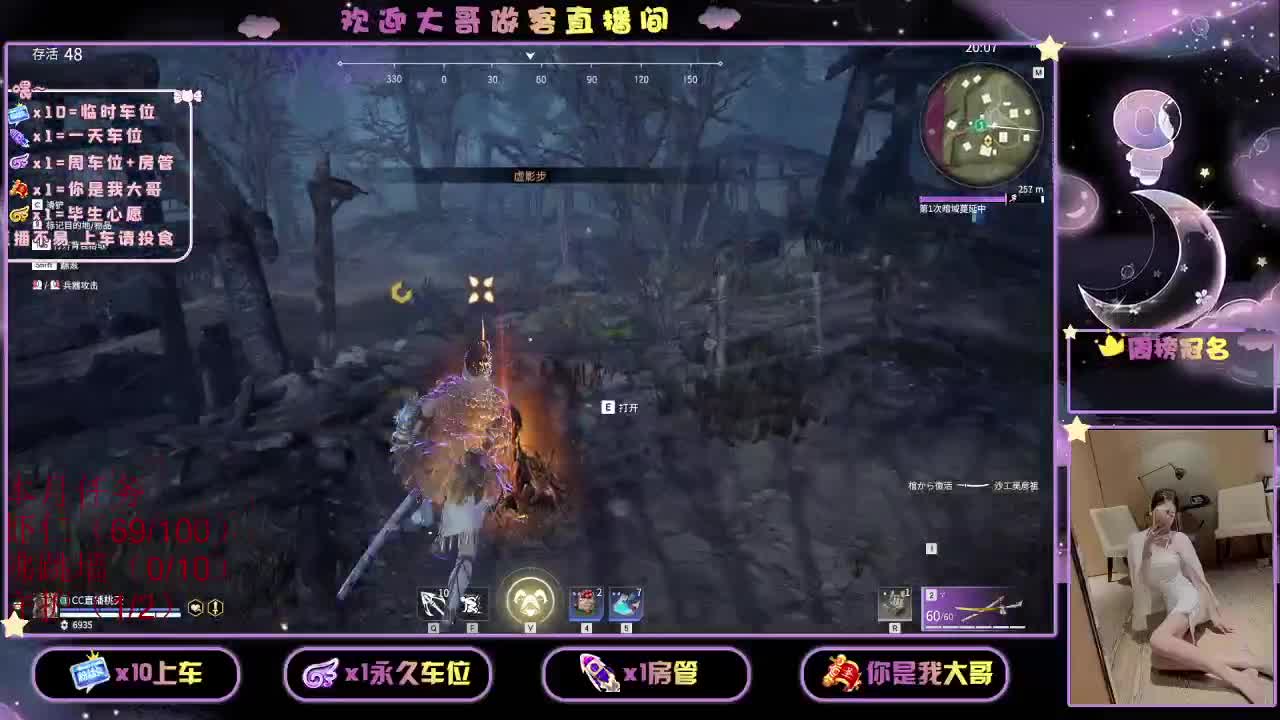Use the blue item in slot 5

(x=625, y=601)
